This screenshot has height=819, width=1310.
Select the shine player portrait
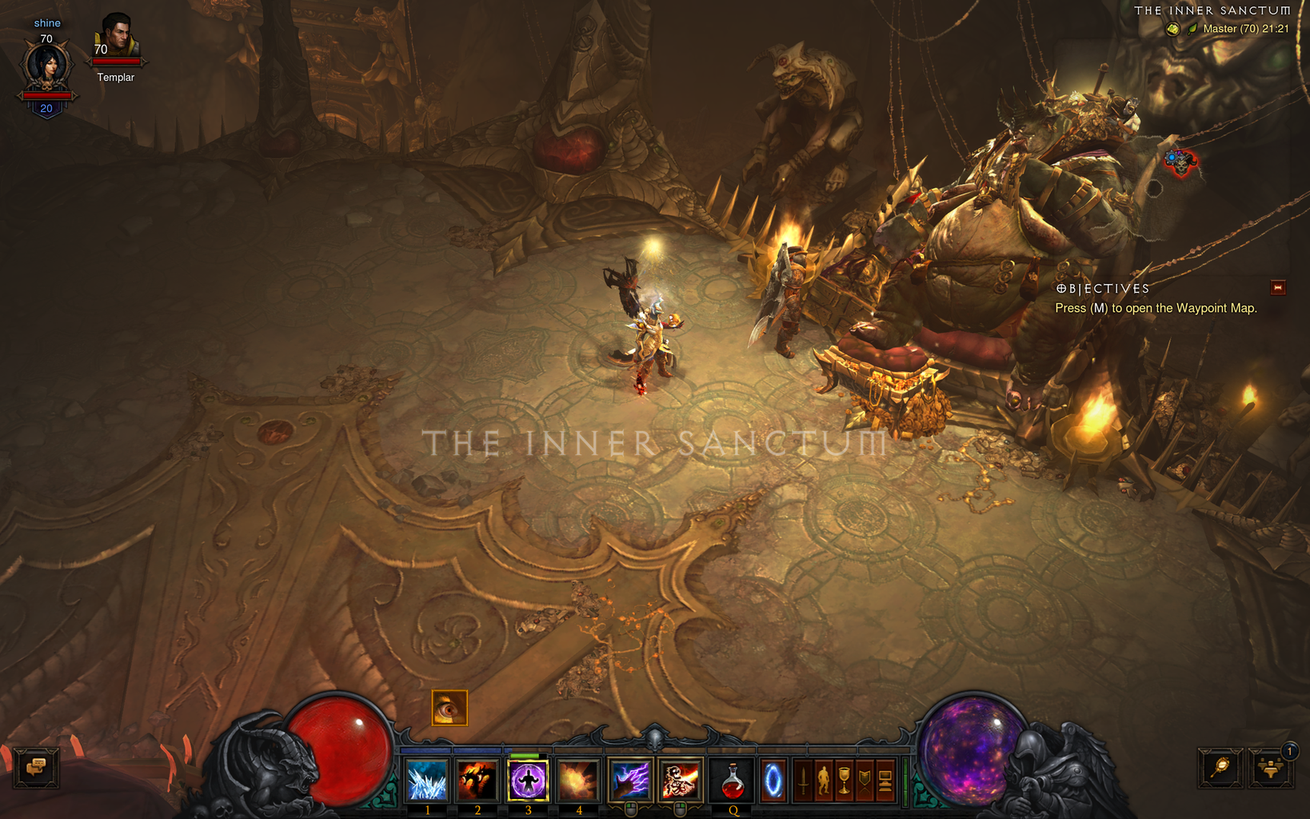(x=46, y=63)
